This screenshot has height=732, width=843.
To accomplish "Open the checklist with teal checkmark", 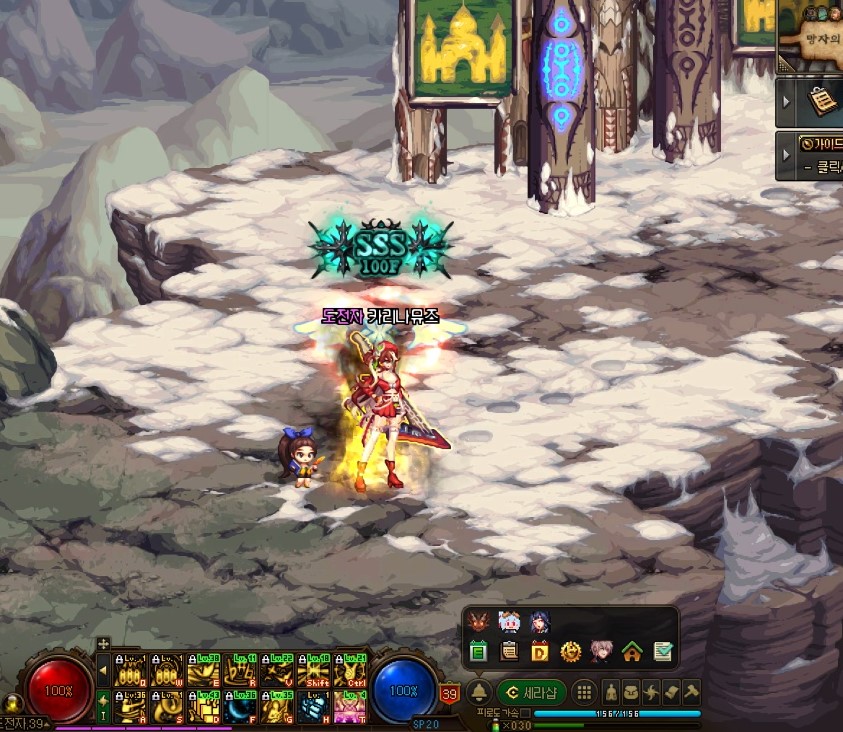I will point(662,652).
